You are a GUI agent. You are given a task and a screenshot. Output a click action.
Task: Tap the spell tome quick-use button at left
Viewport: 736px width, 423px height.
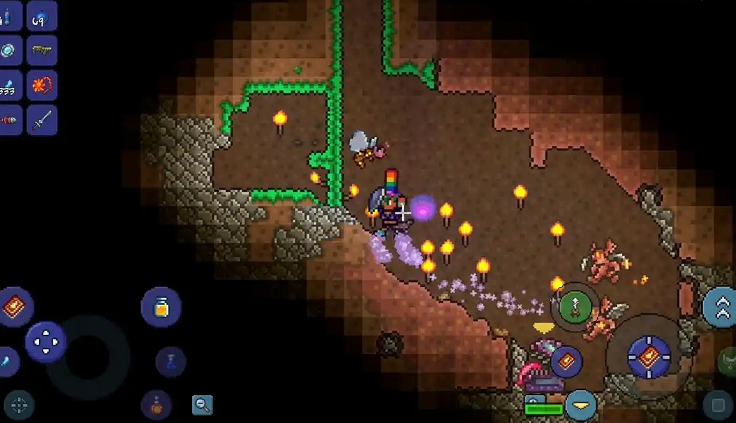tap(15, 305)
